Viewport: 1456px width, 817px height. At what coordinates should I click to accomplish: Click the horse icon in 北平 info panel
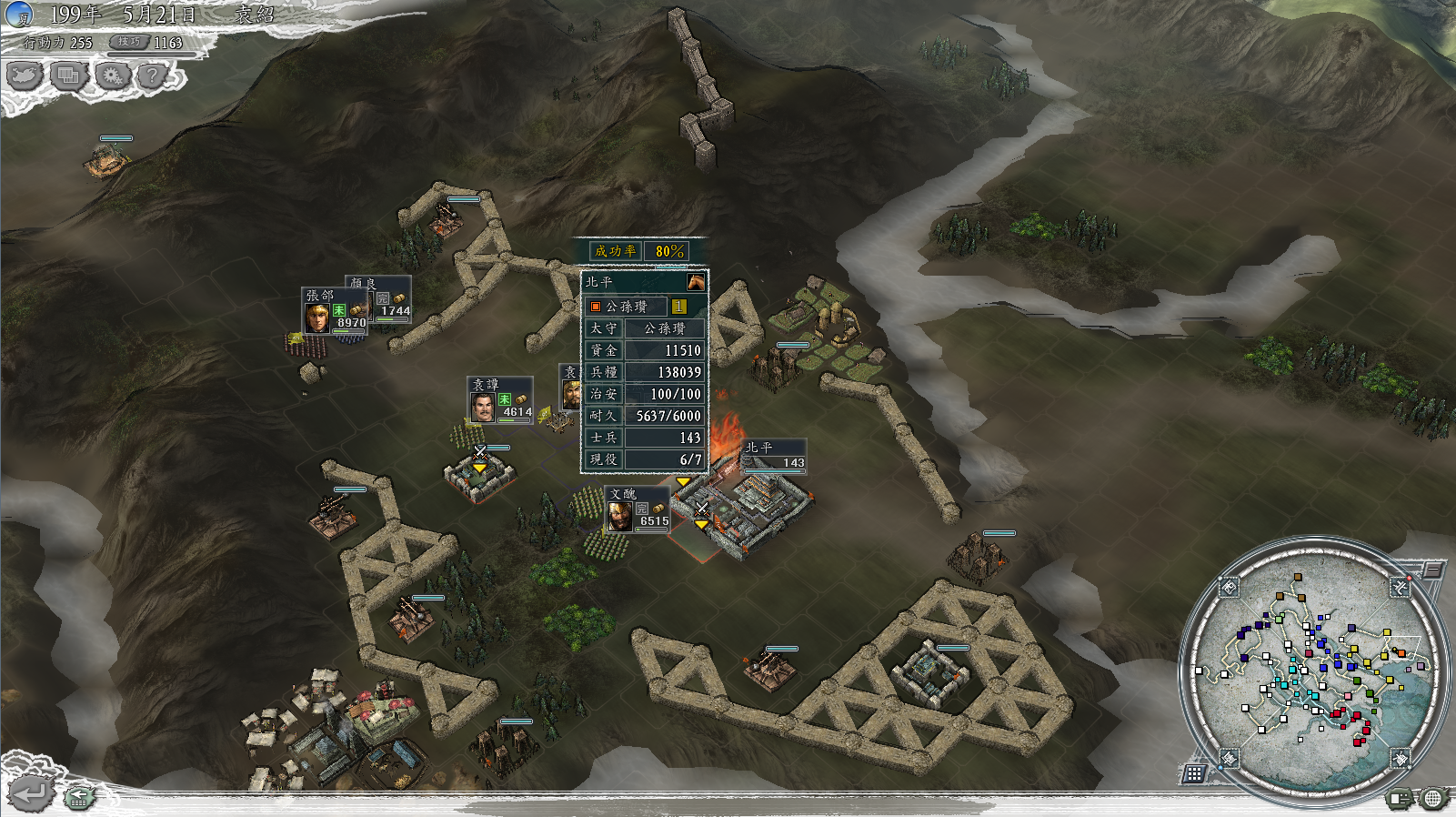696,281
